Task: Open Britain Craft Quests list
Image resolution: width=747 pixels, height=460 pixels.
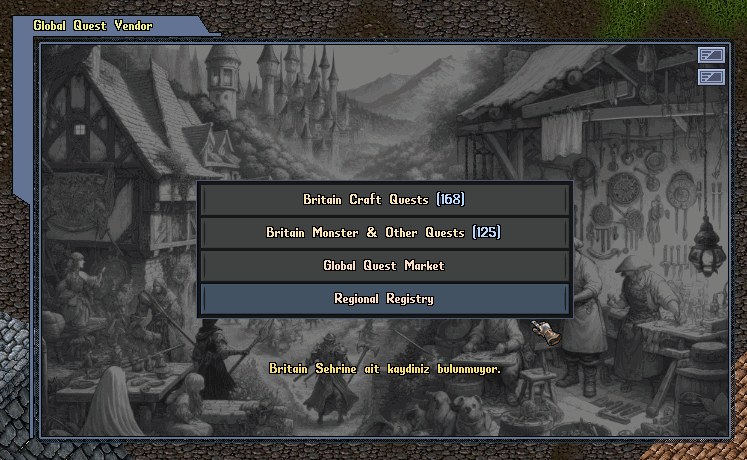Action: pos(384,200)
